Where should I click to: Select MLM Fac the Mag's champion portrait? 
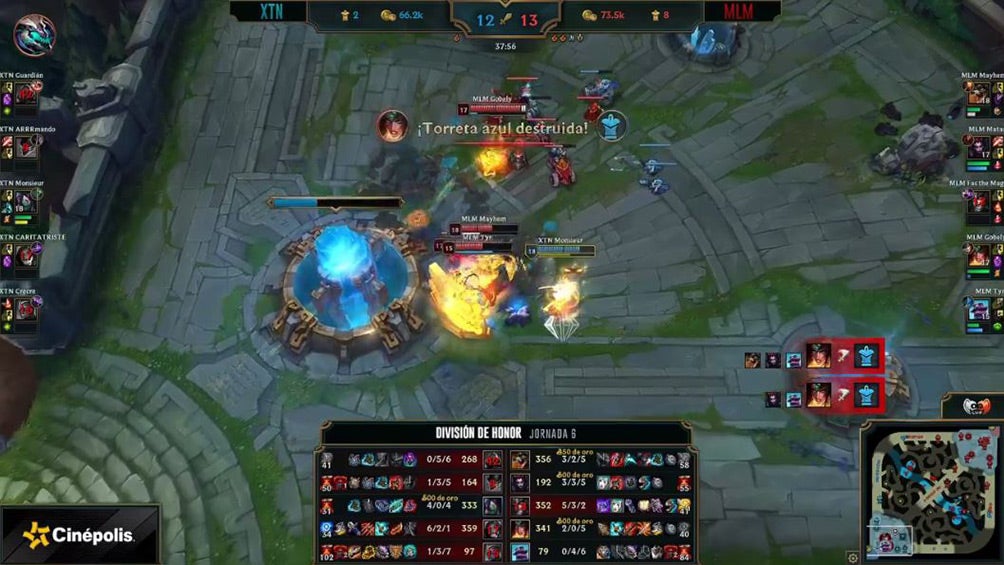979,202
